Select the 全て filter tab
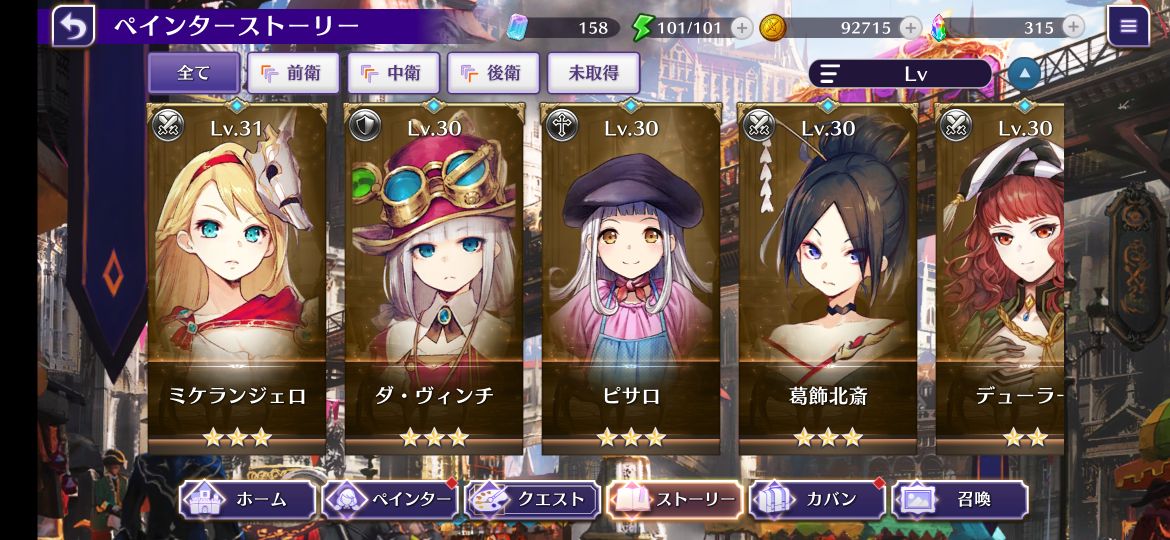This screenshot has height=540, width=1170. click(x=194, y=73)
